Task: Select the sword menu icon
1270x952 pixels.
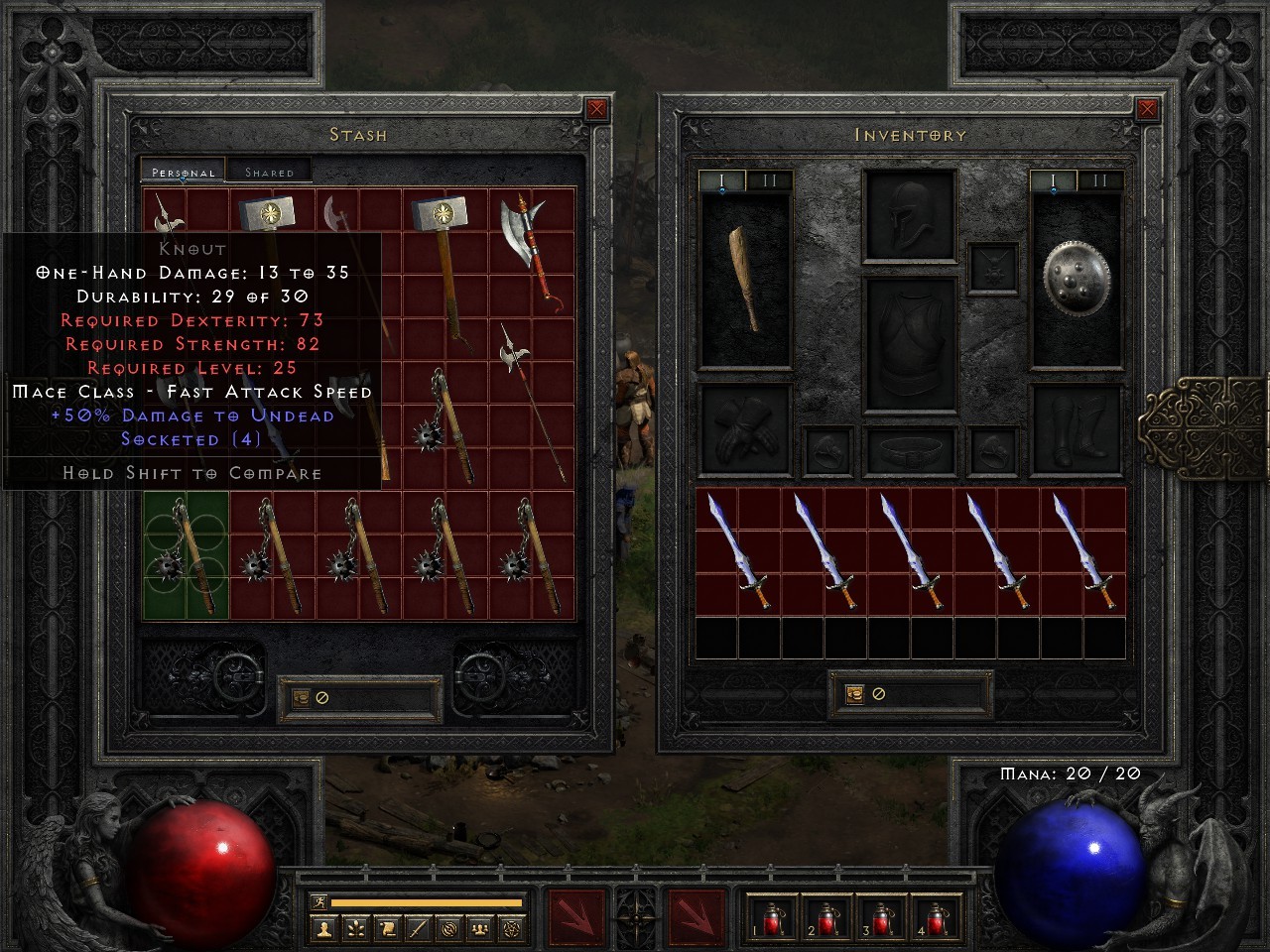Action: pos(418,929)
